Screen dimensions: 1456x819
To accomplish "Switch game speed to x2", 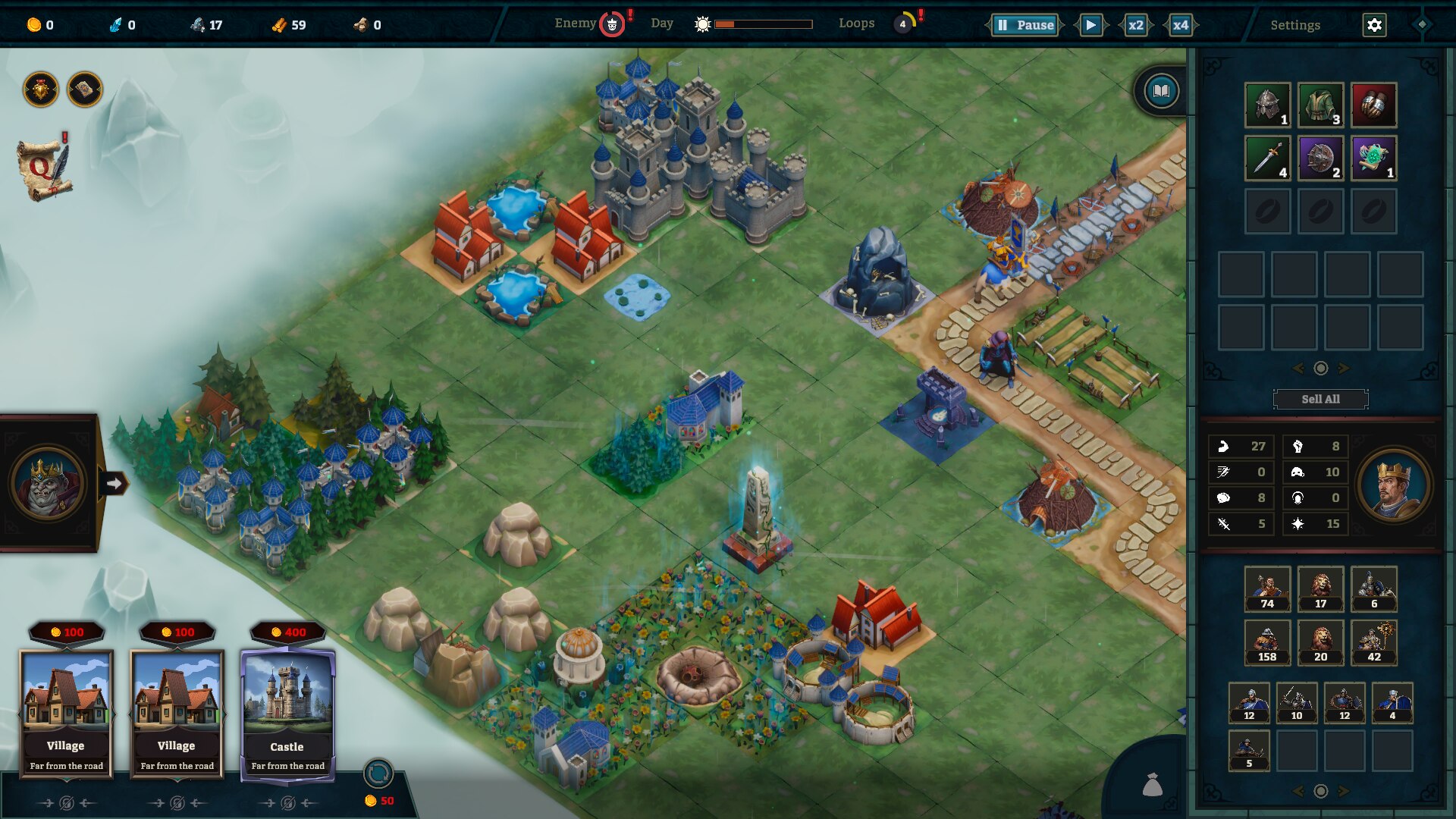I will [x=1135, y=25].
